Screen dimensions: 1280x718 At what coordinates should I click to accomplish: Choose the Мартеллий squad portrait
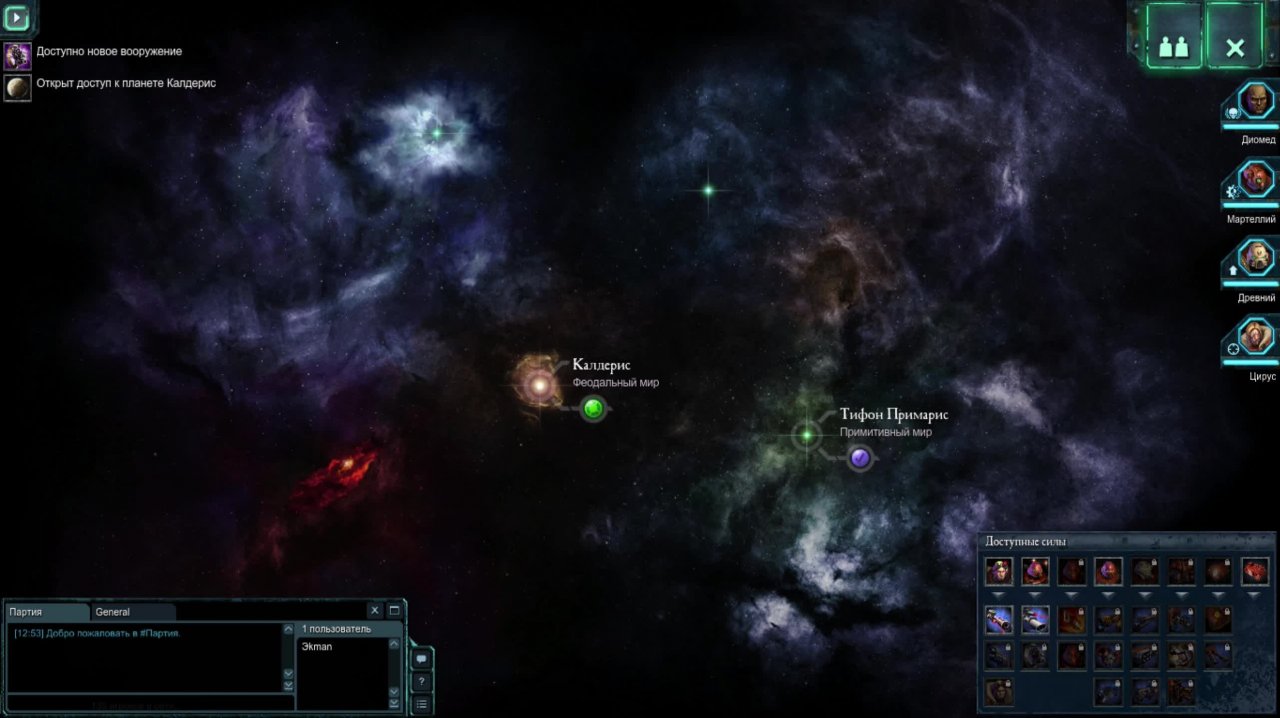(1256, 180)
